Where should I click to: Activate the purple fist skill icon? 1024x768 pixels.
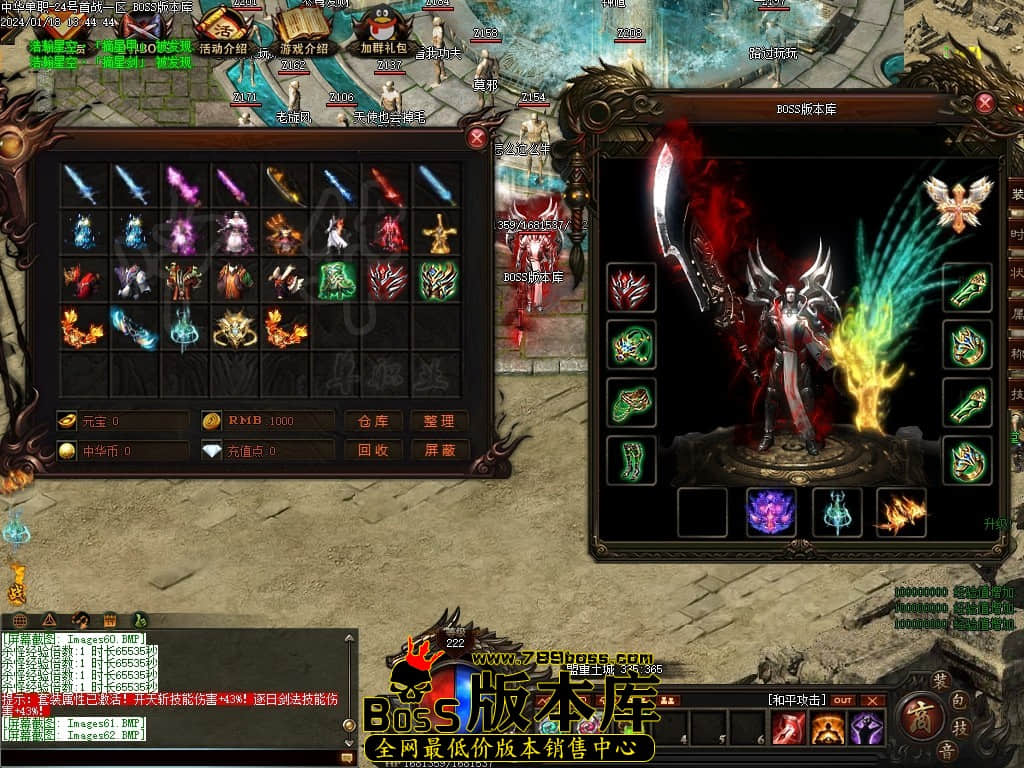click(x=866, y=729)
